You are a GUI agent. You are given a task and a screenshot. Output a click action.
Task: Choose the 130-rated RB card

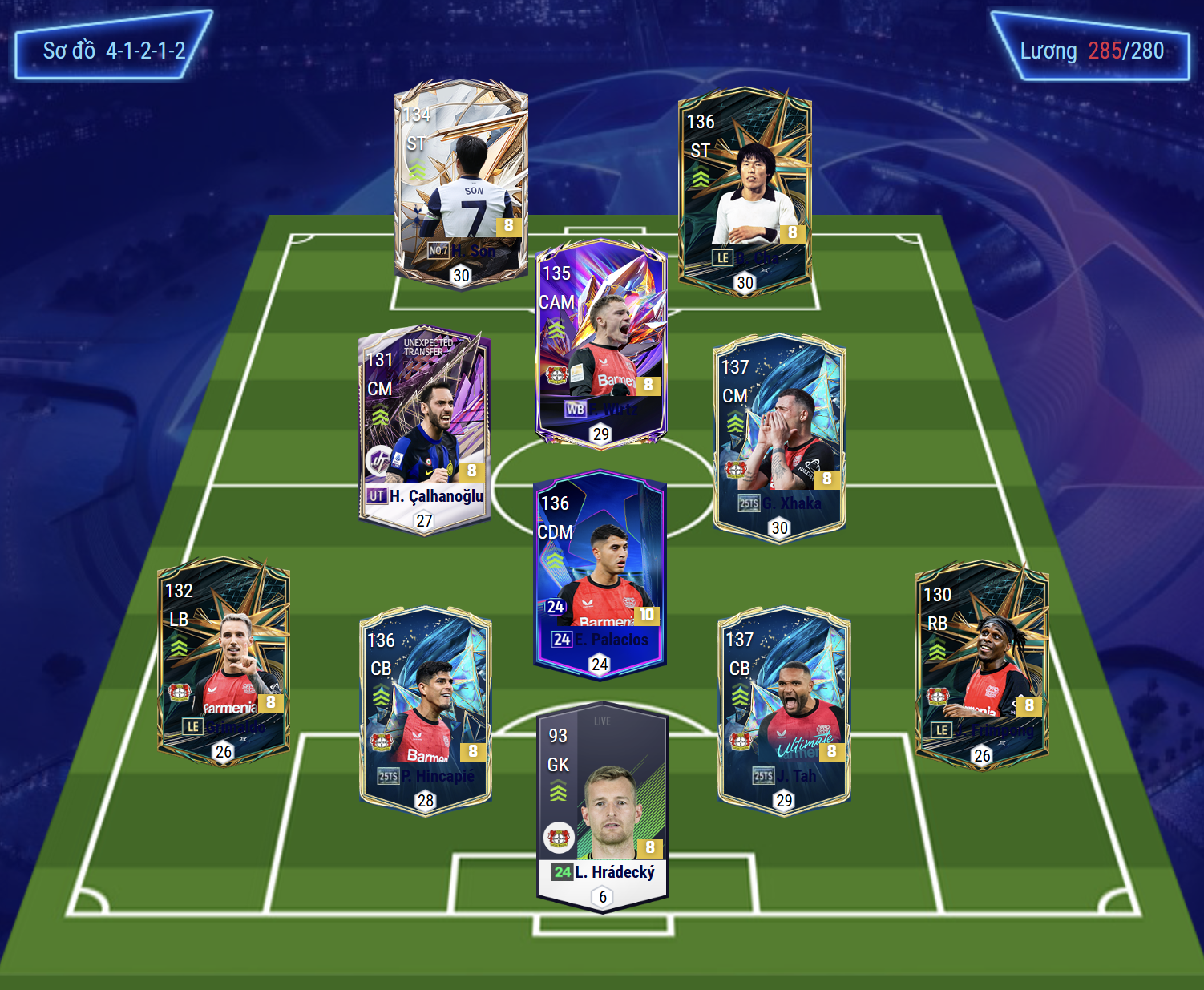coord(982,665)
